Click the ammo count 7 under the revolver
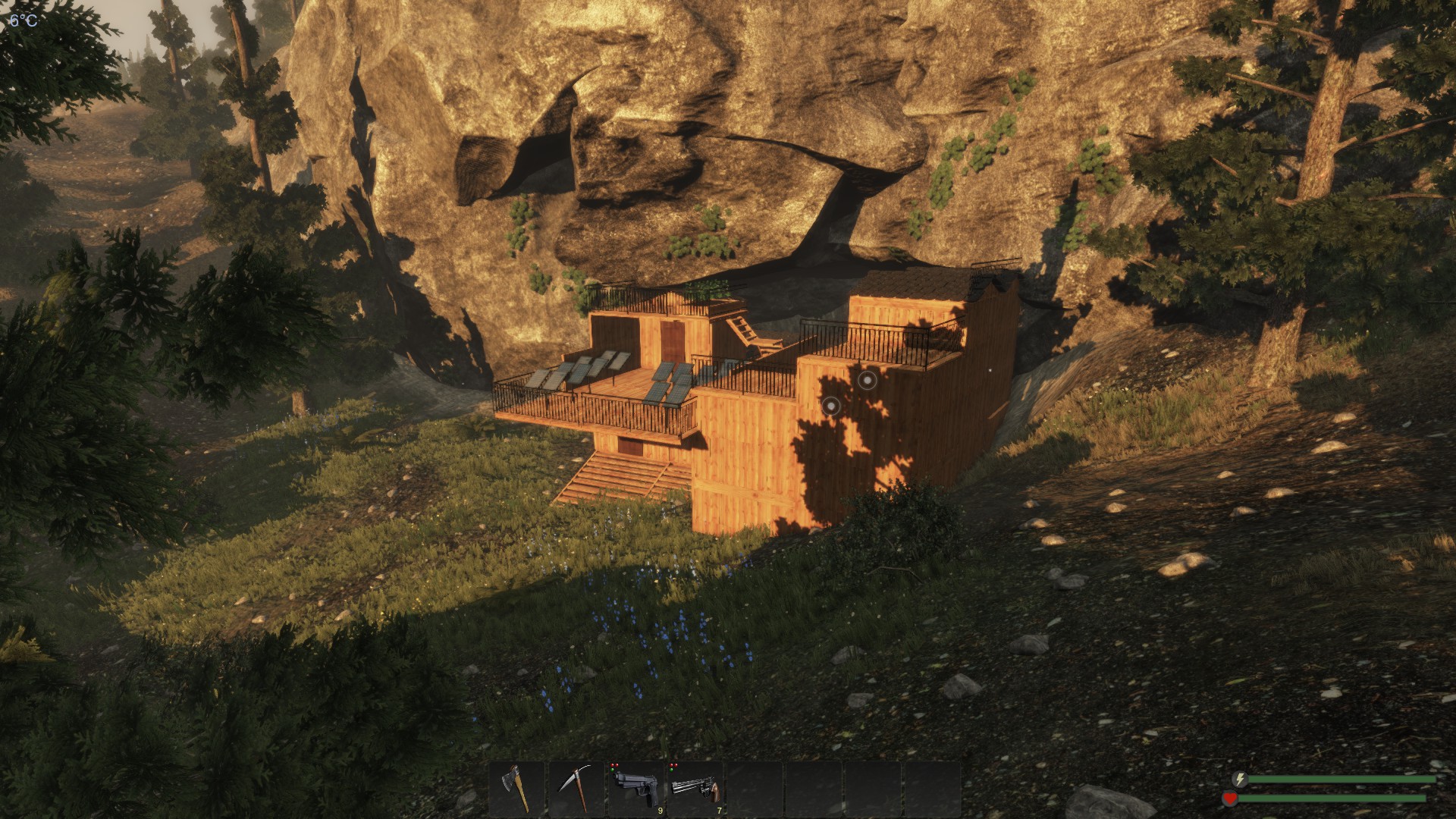 pos(719,811)
